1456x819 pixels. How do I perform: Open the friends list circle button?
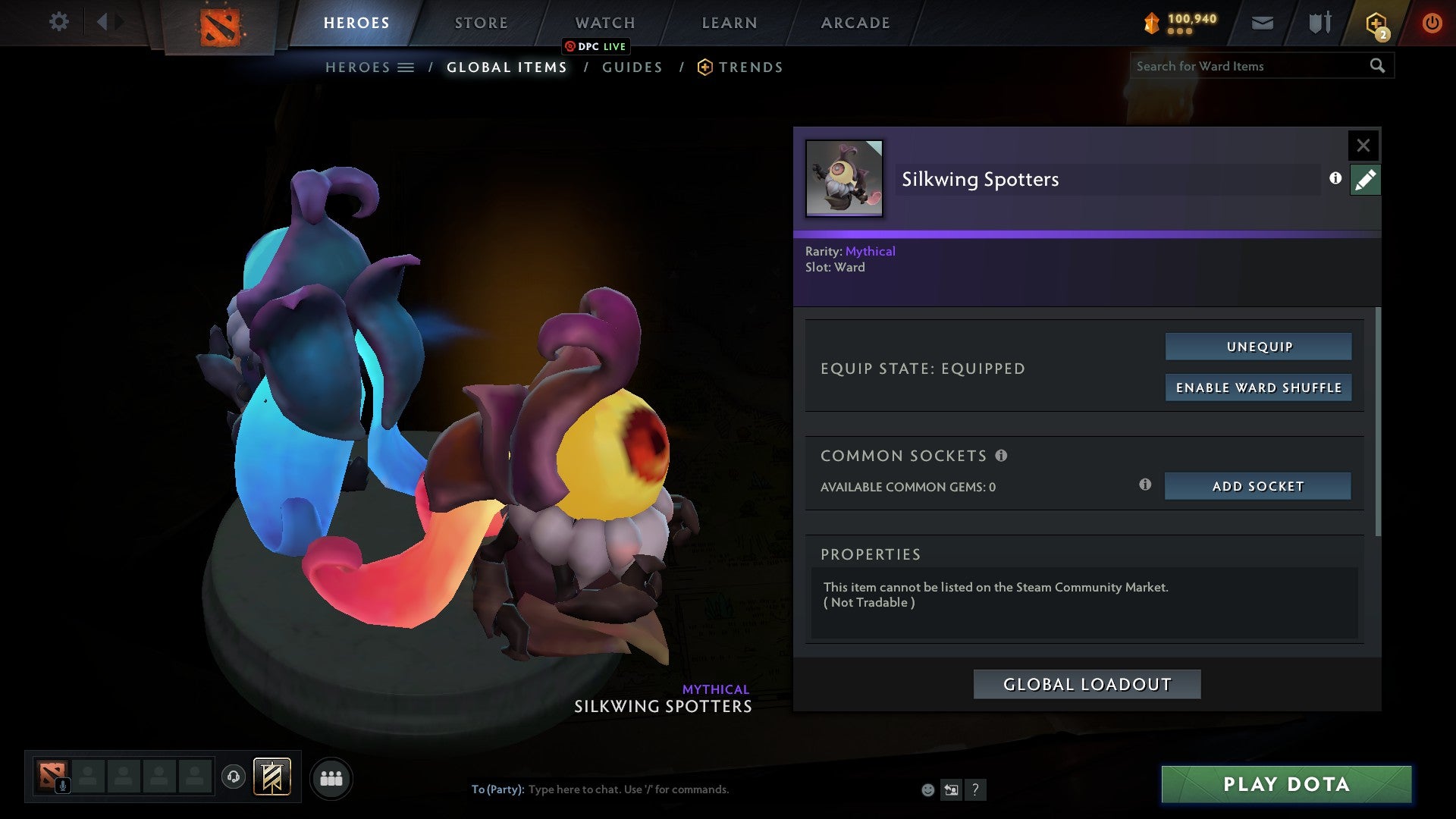(331, 777)
